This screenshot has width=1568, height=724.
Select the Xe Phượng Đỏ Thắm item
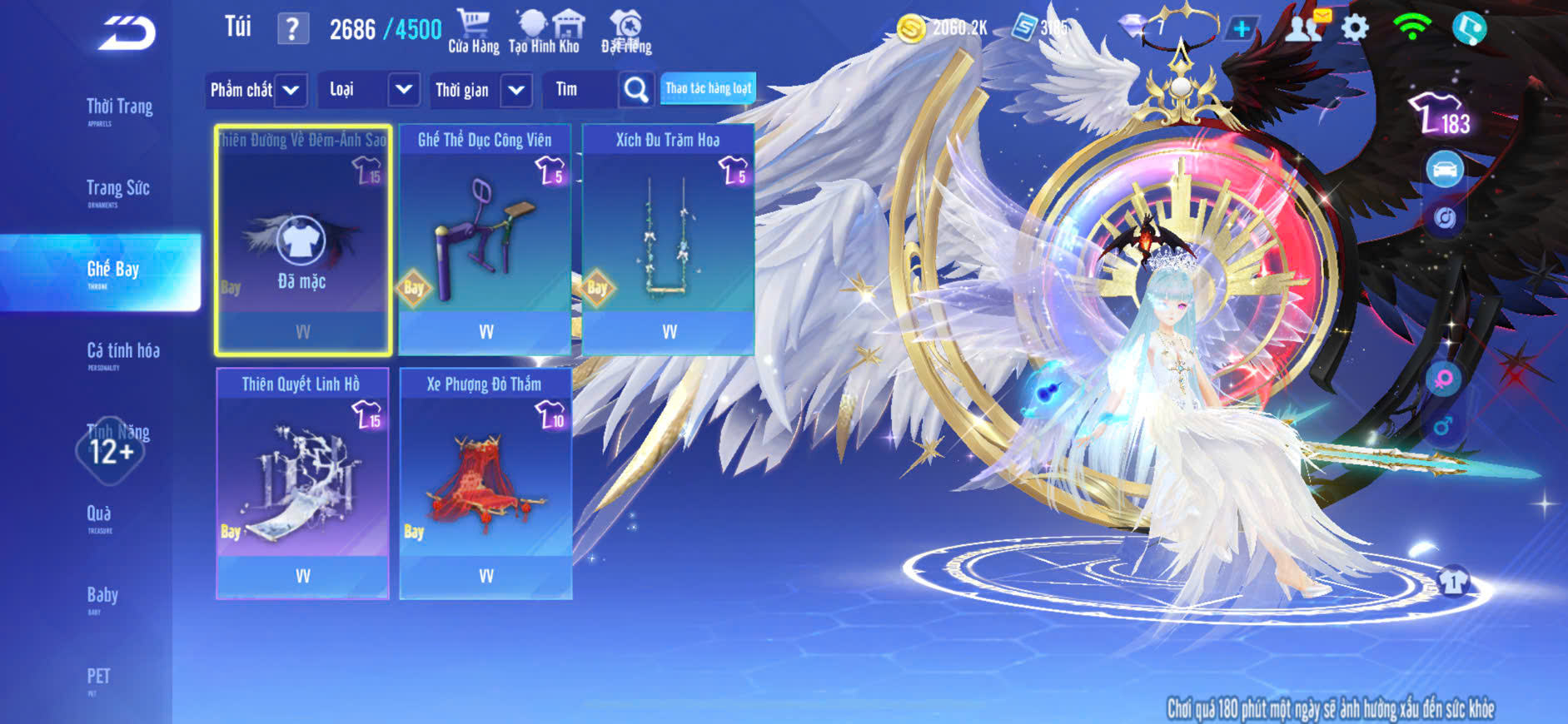click(485, 483)
